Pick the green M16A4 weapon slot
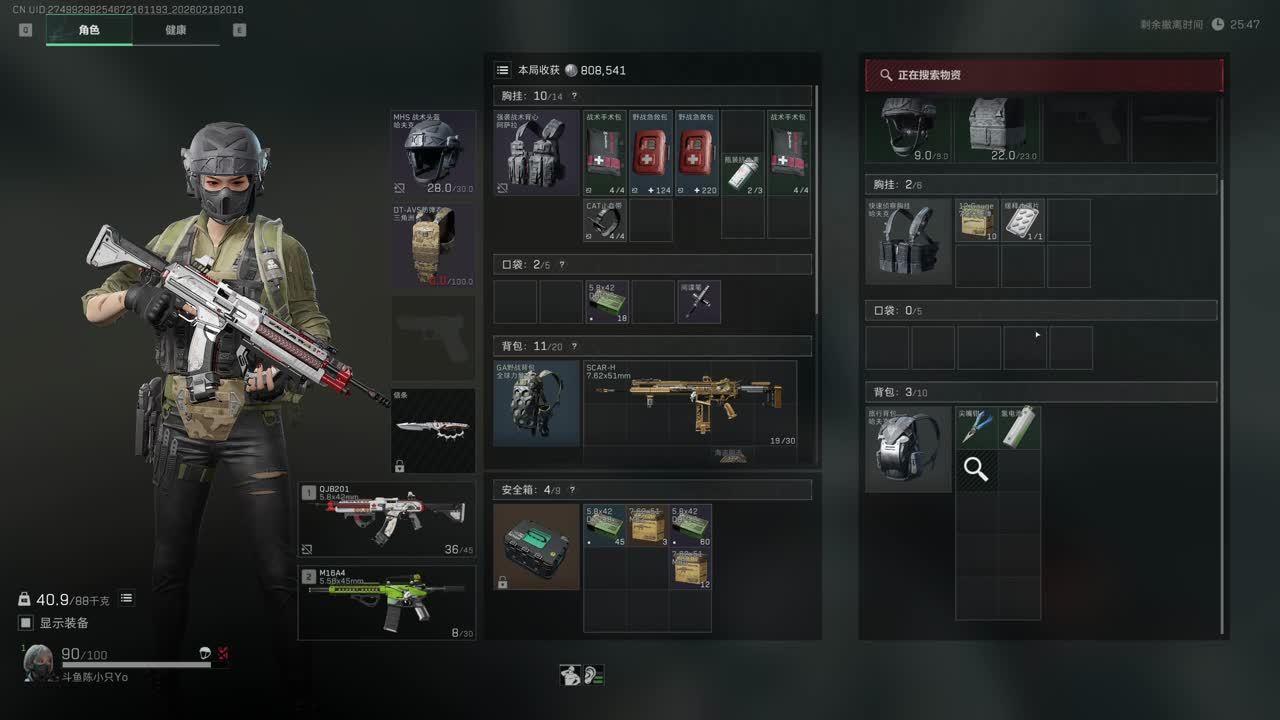 tap(387, 602)
